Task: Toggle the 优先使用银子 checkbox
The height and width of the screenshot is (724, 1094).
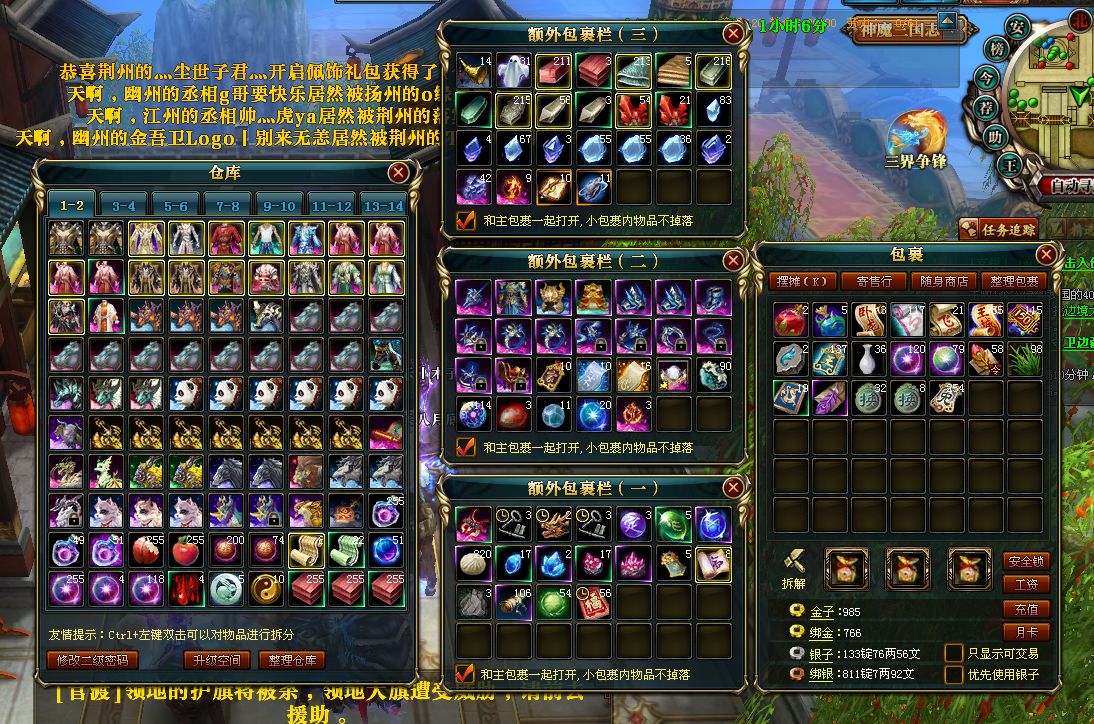Action: [x=954, y=675]
